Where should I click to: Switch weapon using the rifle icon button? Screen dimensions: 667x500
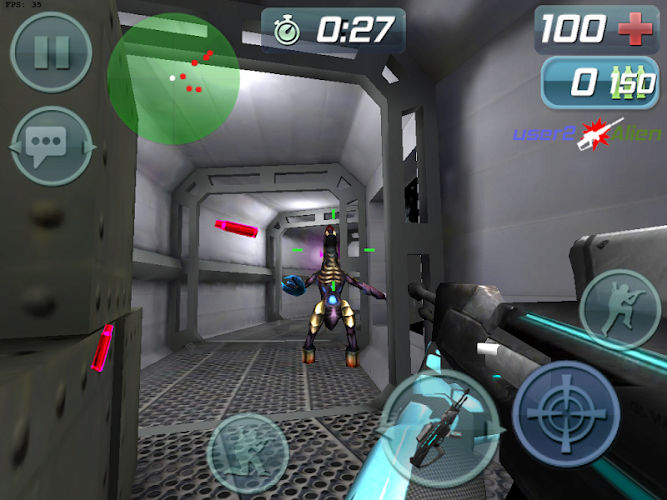[440, 423]
